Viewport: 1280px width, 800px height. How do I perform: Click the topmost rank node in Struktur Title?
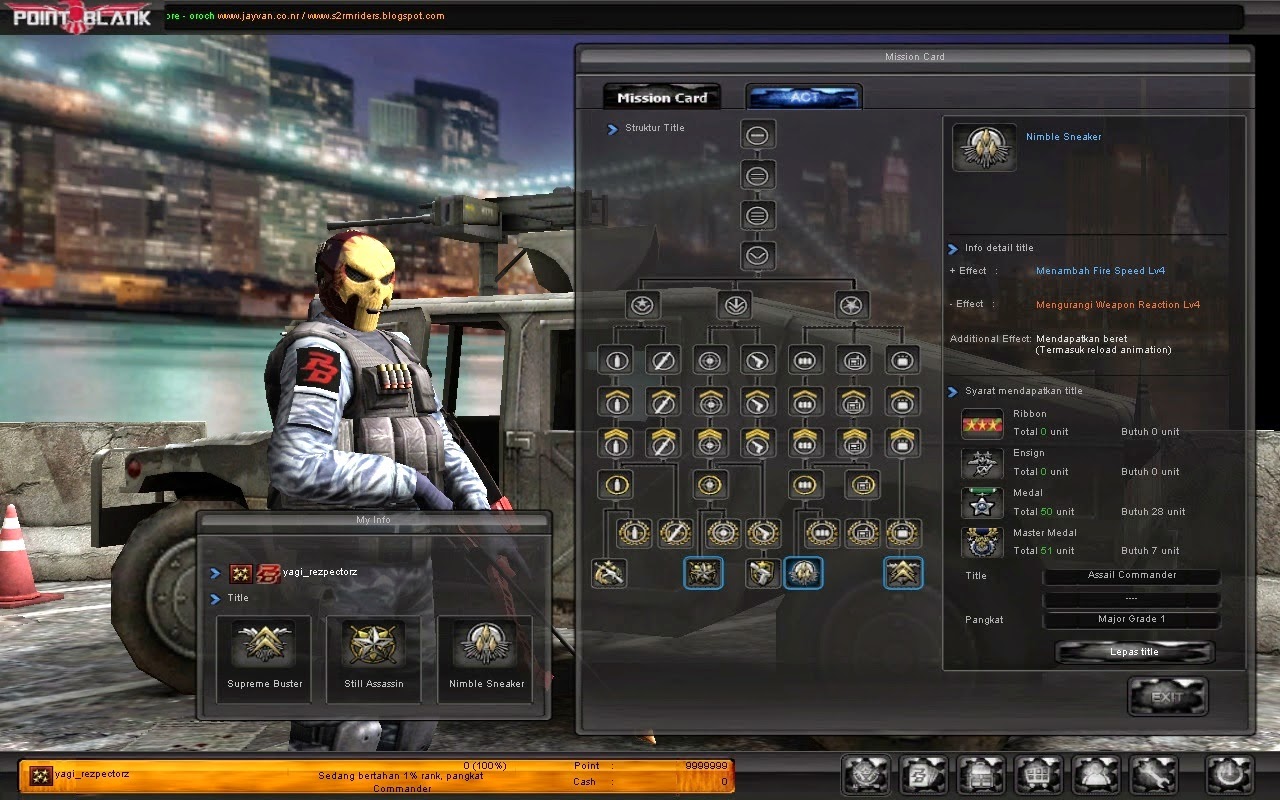pos(757,133)
